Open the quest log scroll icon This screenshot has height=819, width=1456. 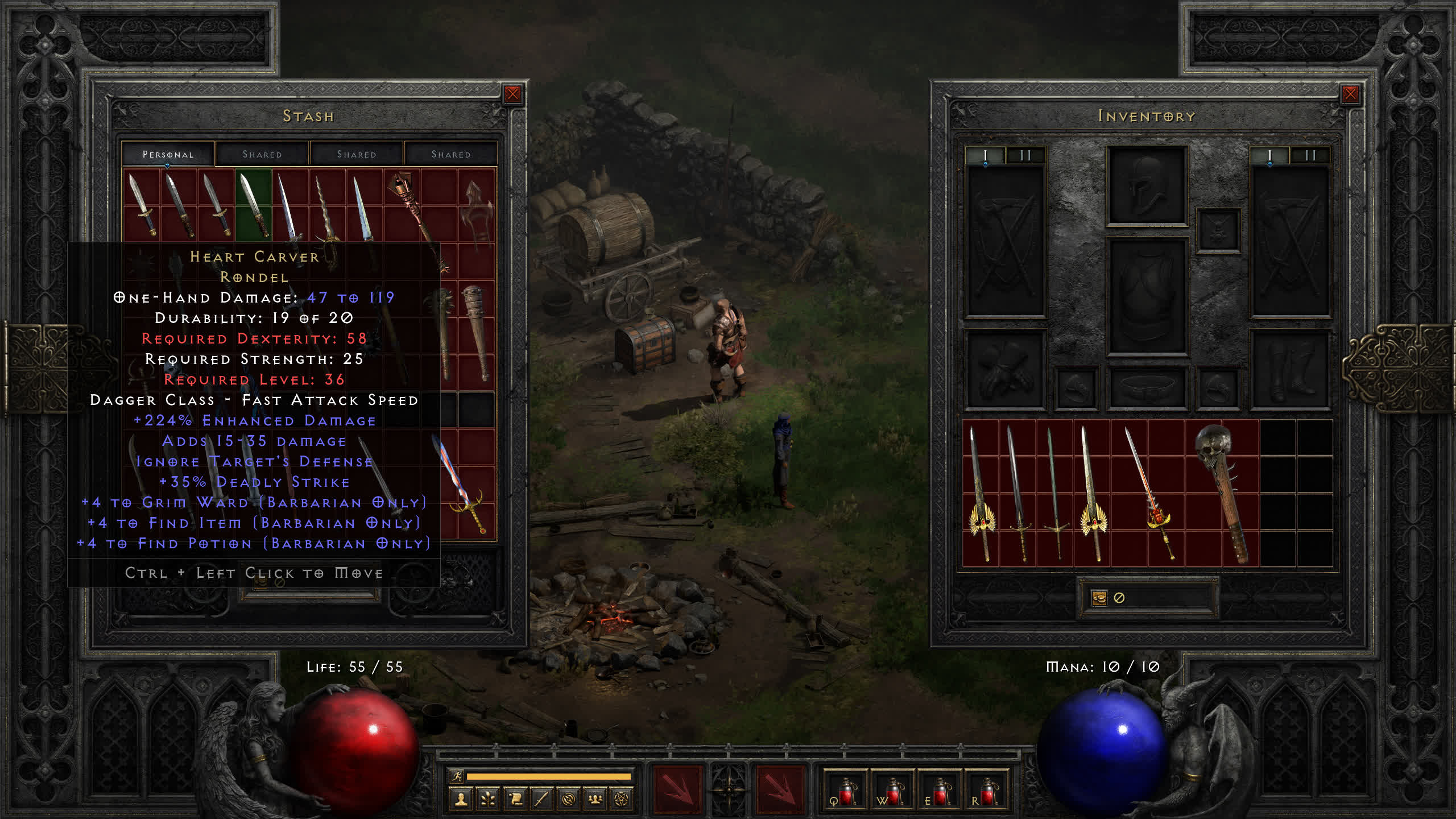tap(515, 800)
